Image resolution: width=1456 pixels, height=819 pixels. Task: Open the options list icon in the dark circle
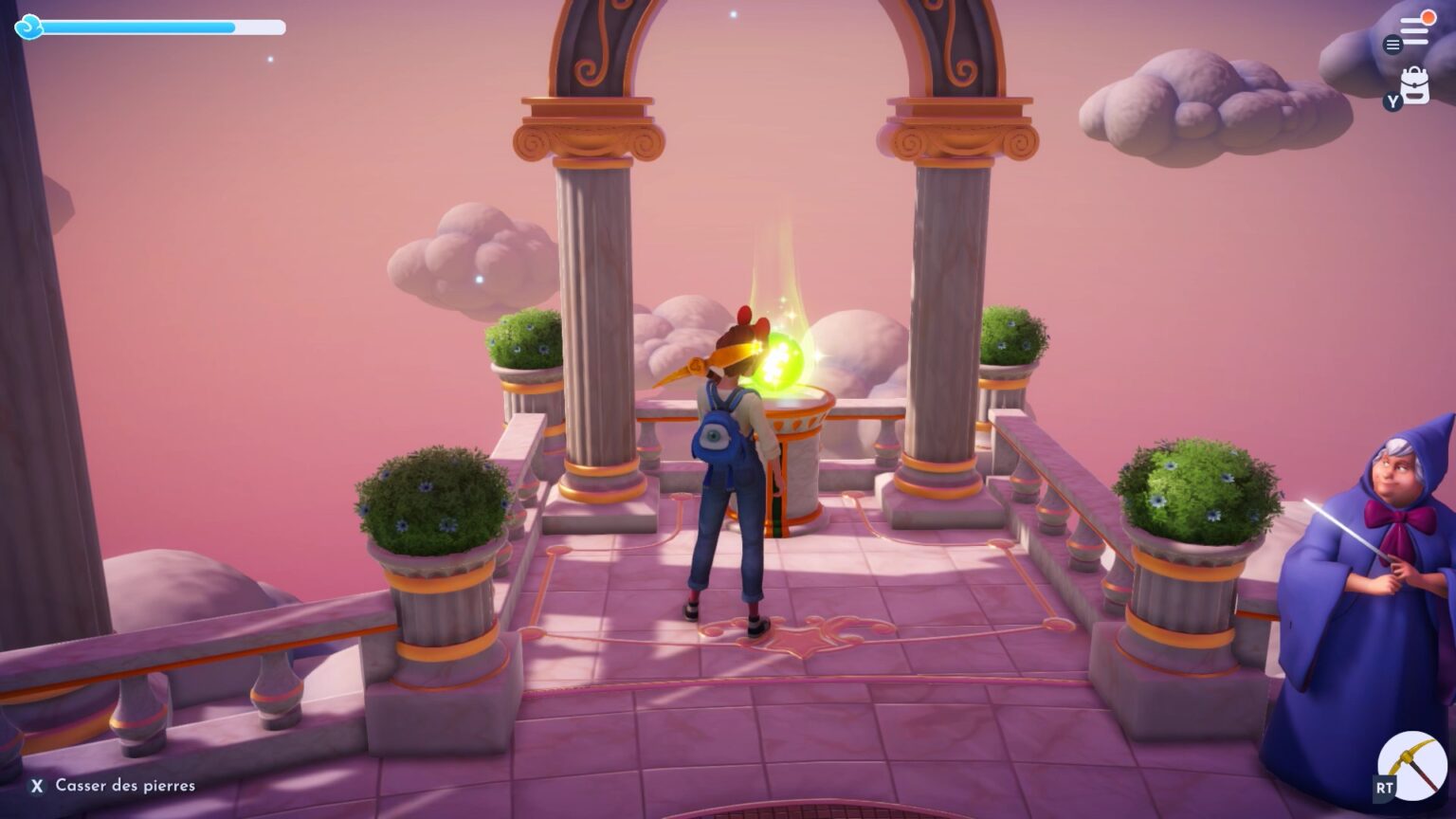1392,44
